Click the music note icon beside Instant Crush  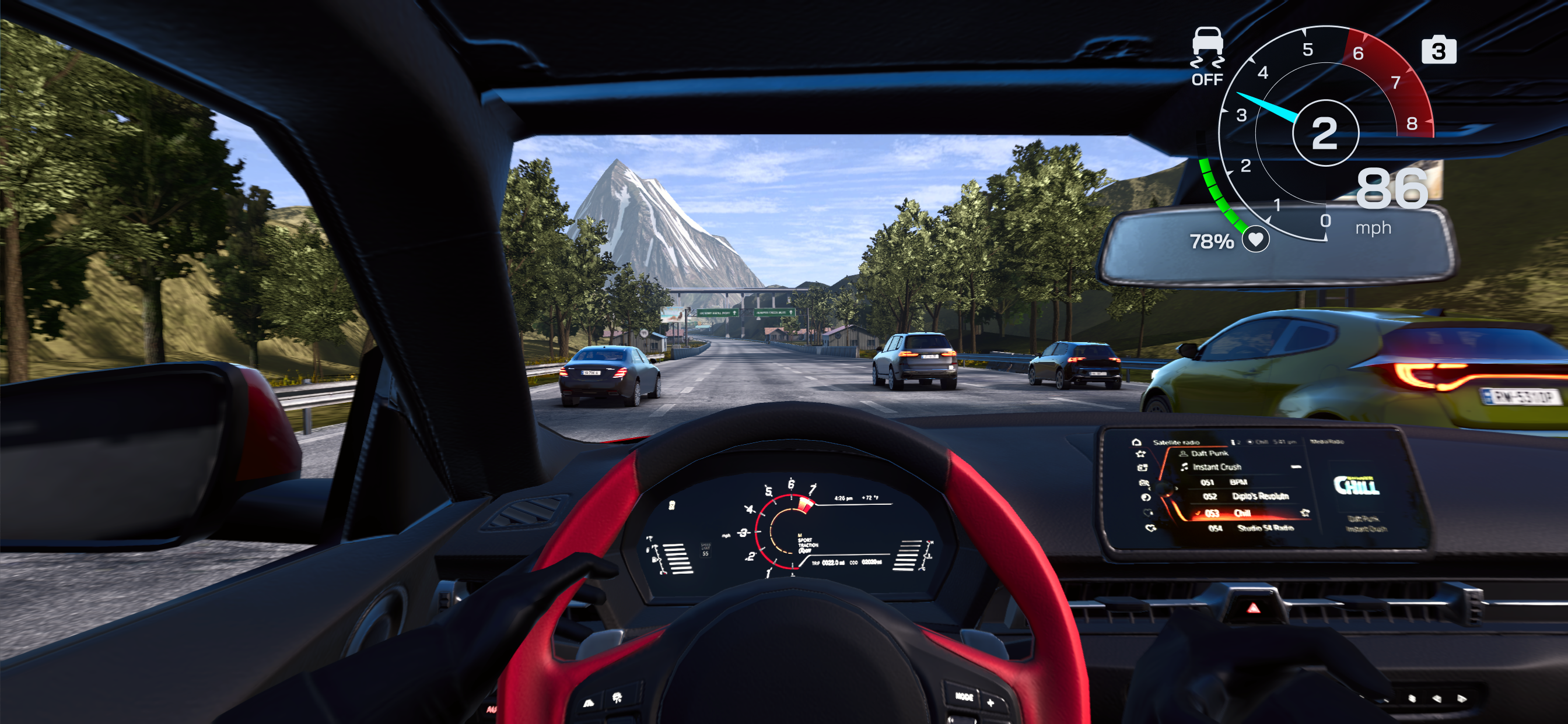click(1185, 468)
